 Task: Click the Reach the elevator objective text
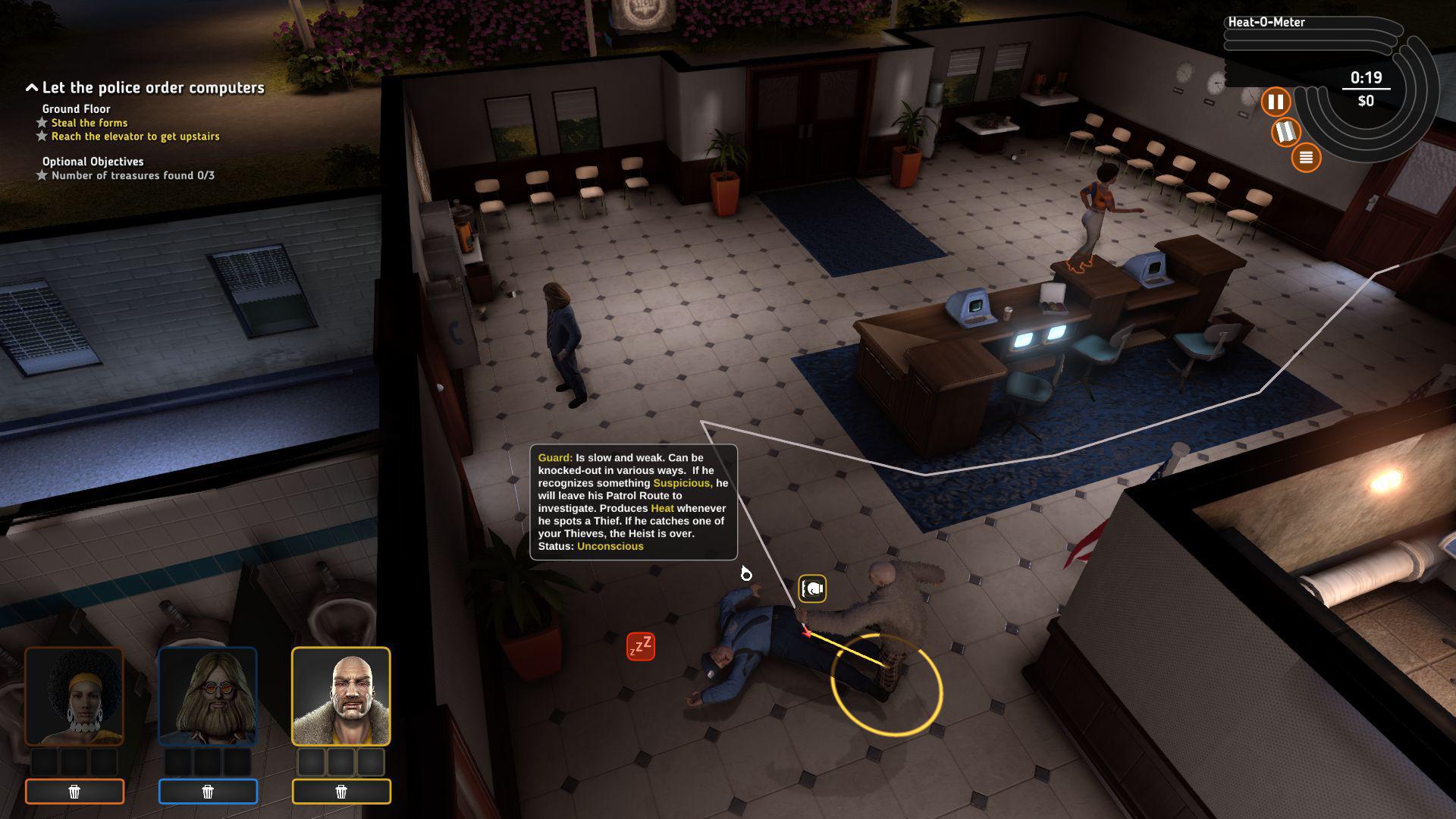[134, 136]
